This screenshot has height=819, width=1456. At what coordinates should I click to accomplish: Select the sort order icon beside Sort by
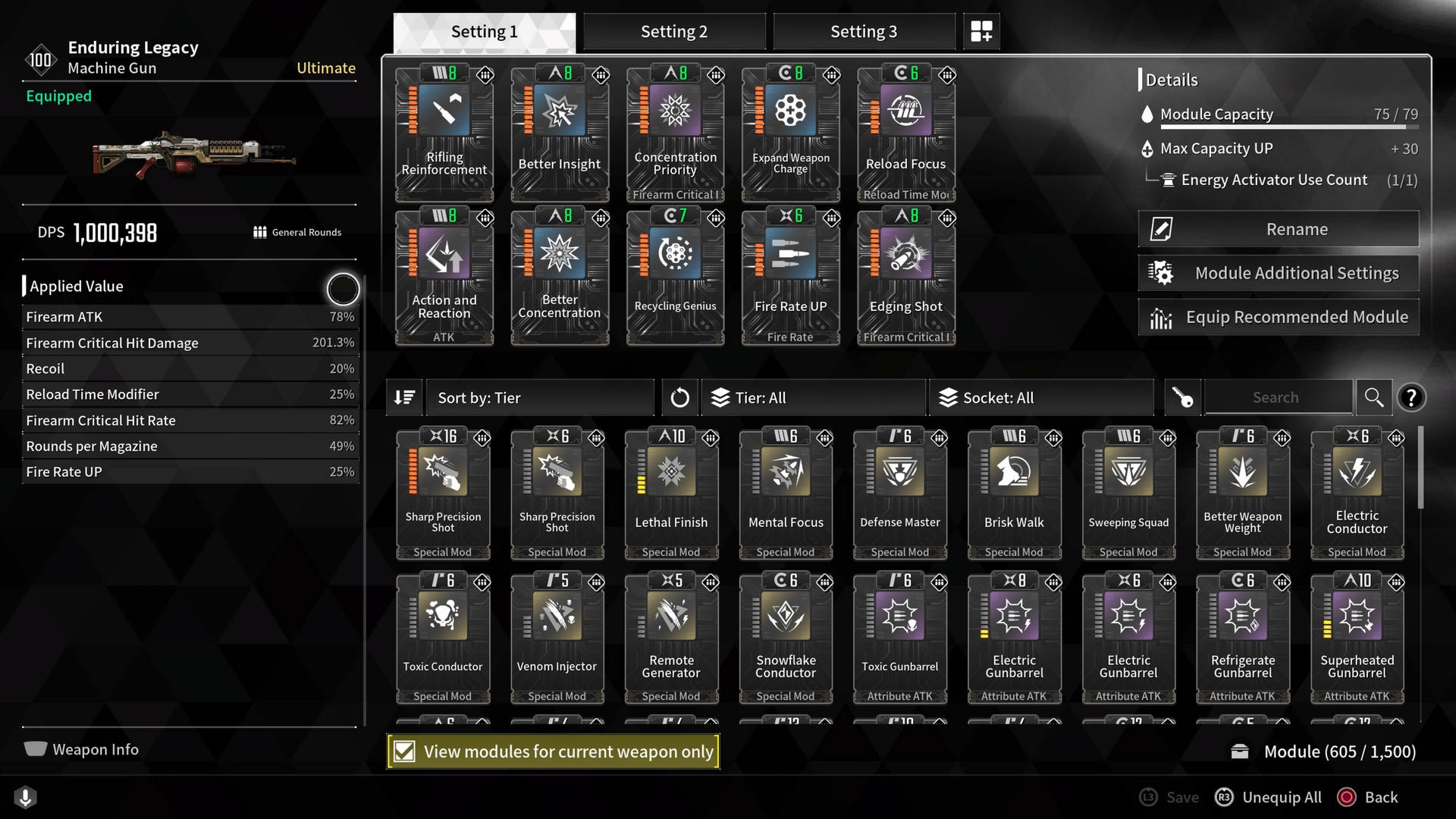404,397
